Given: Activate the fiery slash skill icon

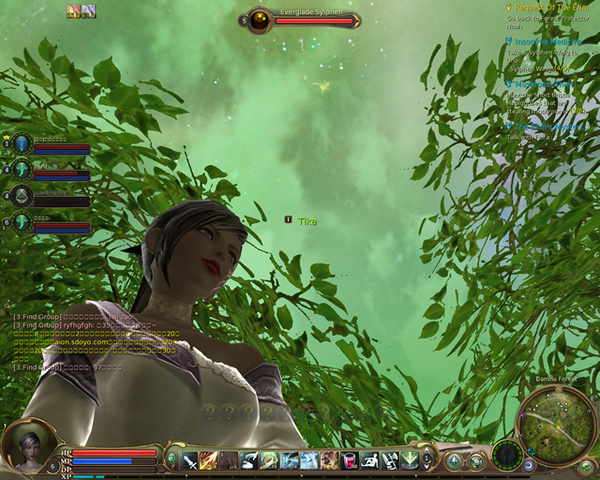Looking at the screenshot, I should 208,460.
